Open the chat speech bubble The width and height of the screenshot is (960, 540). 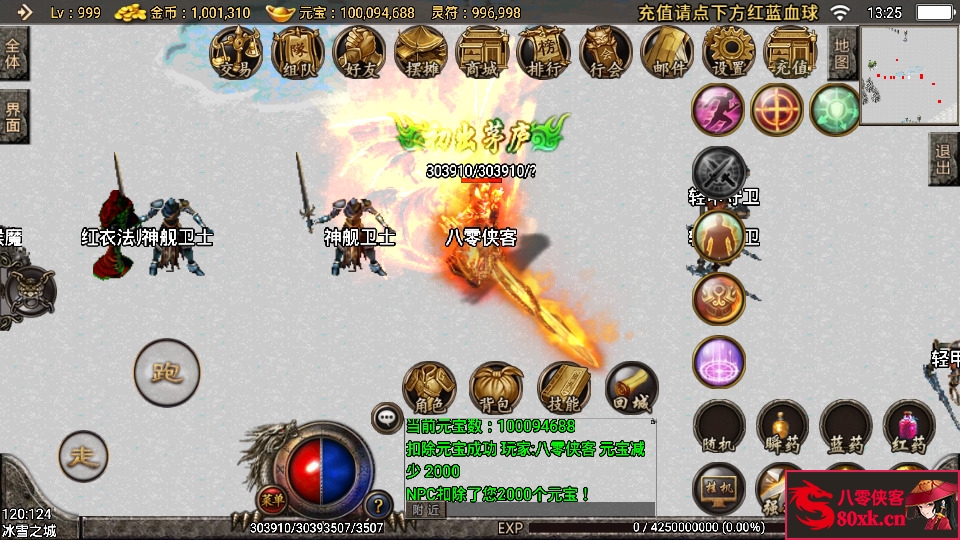(385, 417)
